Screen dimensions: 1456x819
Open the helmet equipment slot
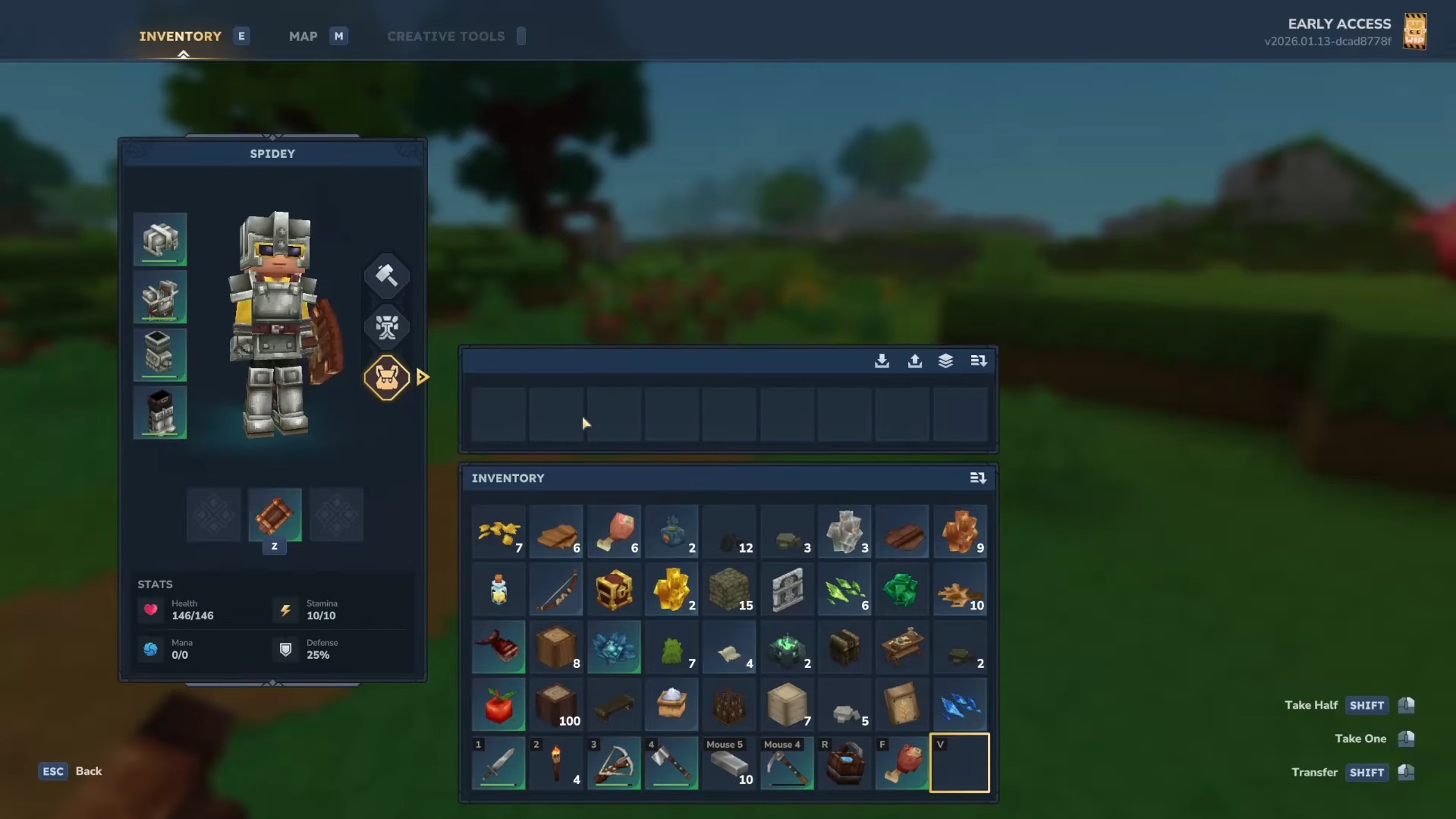pos(160,239)
